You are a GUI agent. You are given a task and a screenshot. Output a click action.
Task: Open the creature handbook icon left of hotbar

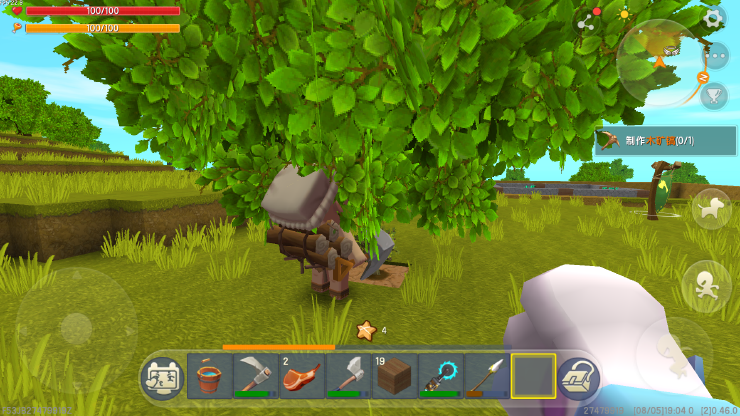162,378
